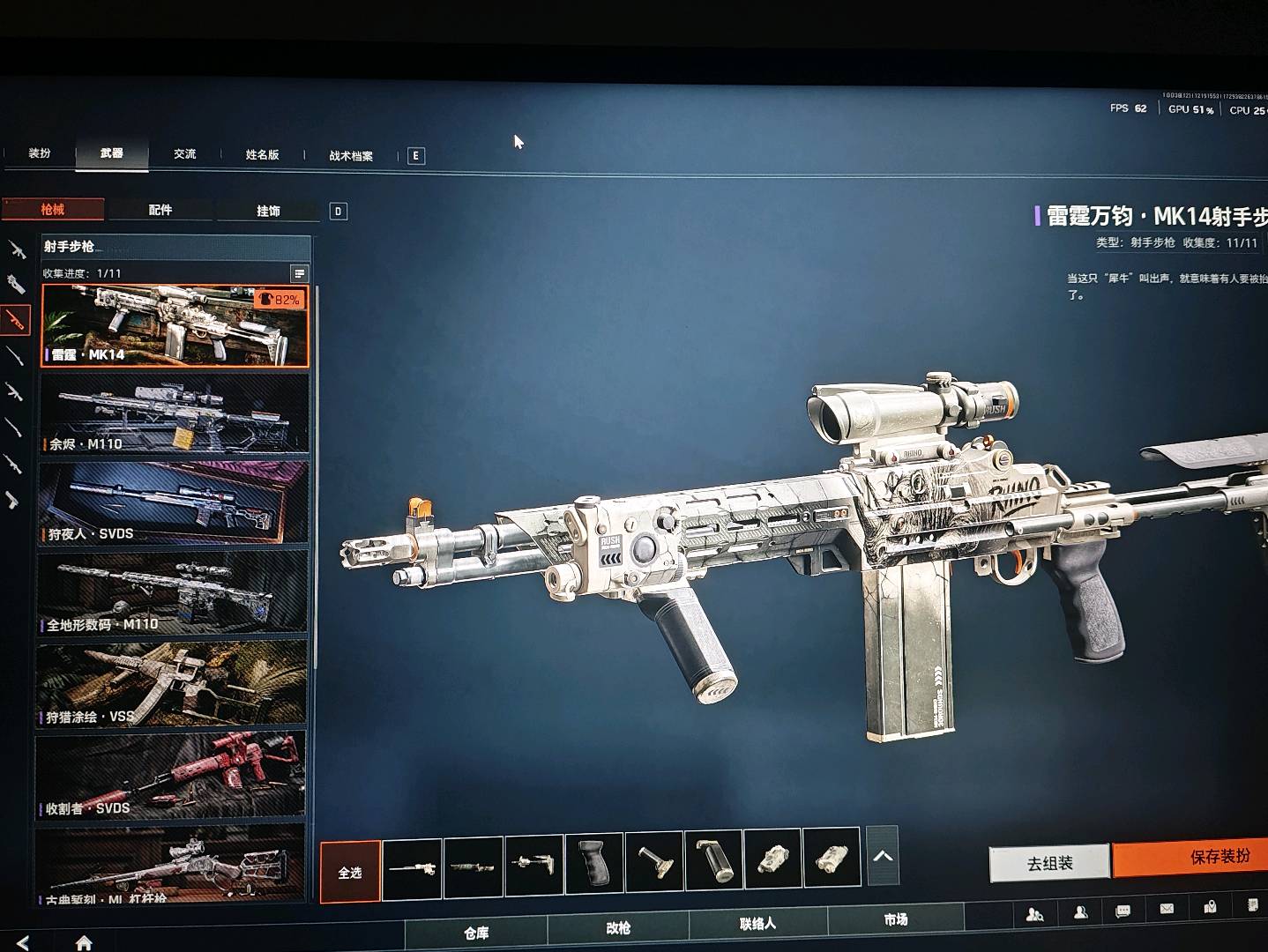Select the 全地形数码 M110 skin

click(173, 592)
